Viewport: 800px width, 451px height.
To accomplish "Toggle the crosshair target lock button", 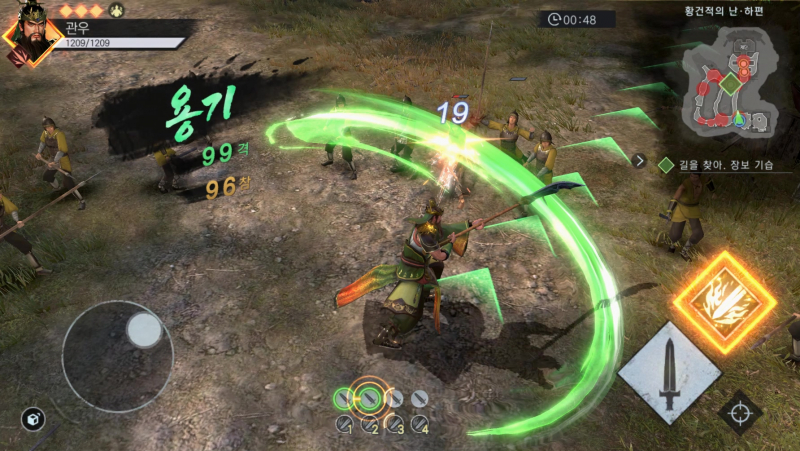I will tap(741, 412).
